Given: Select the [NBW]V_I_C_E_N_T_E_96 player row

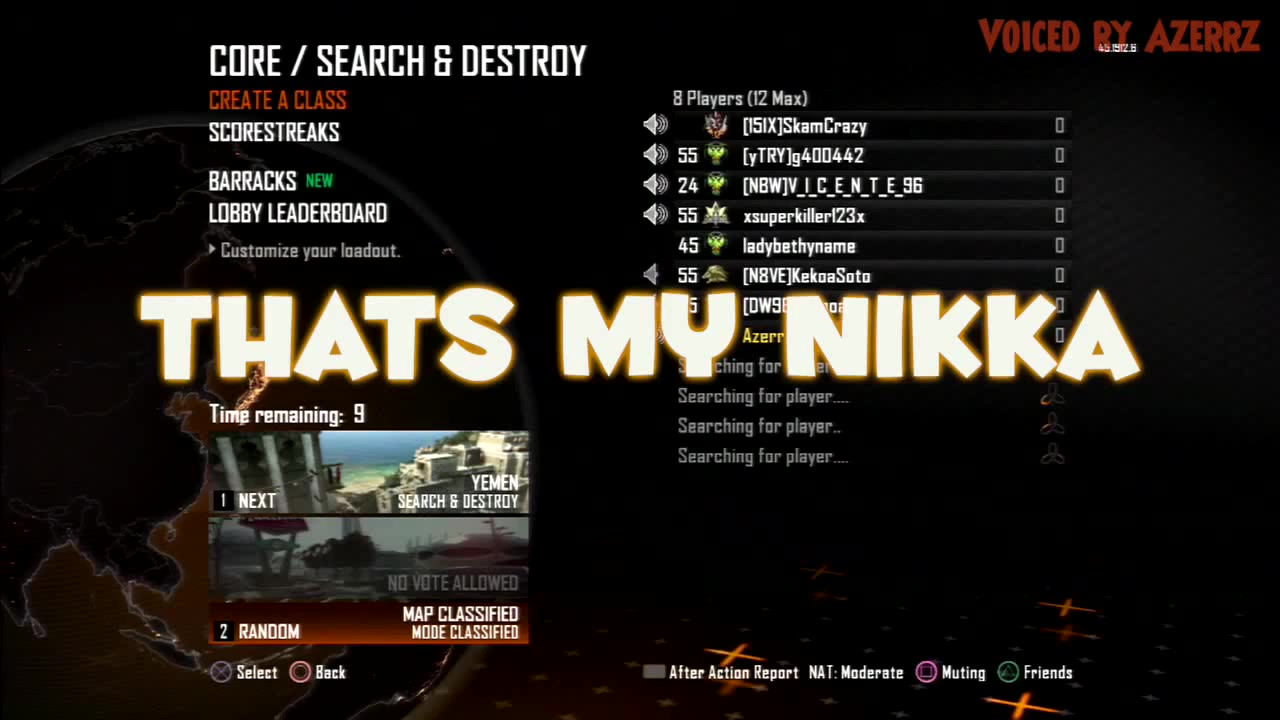Looking at the screenshot, I should tap(832, 186).
